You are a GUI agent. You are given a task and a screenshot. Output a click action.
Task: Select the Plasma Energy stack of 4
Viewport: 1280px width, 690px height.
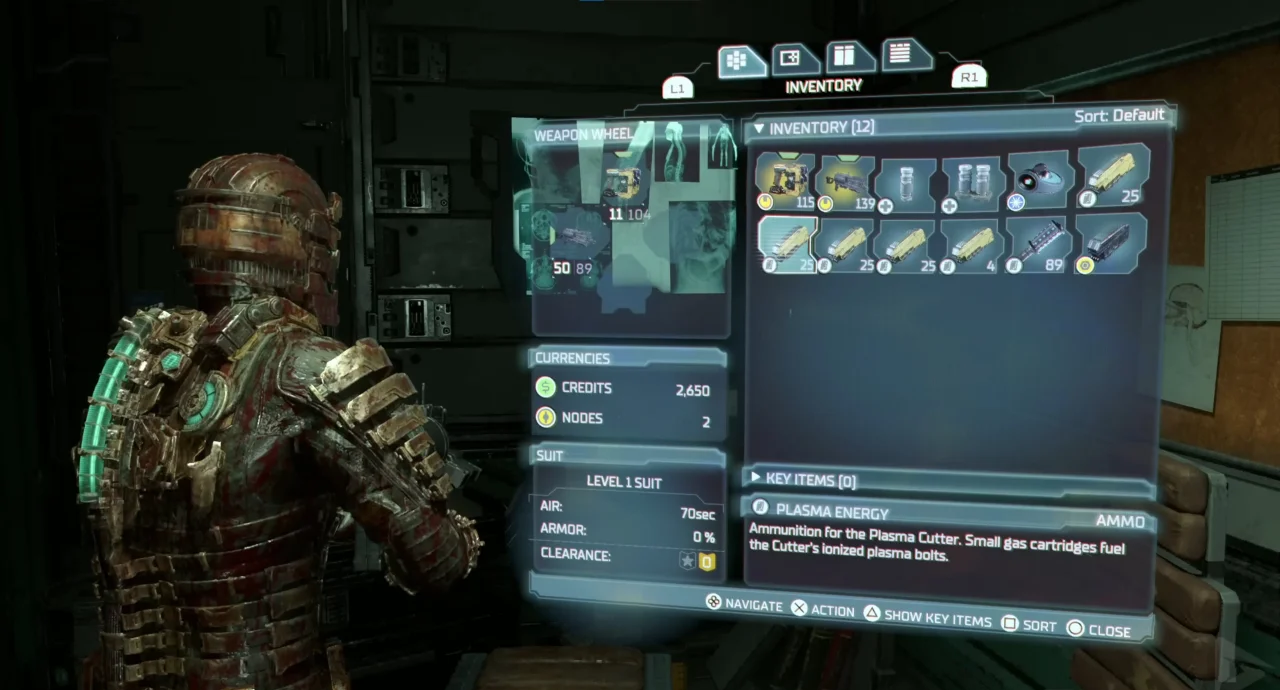[x=971, y=244]
